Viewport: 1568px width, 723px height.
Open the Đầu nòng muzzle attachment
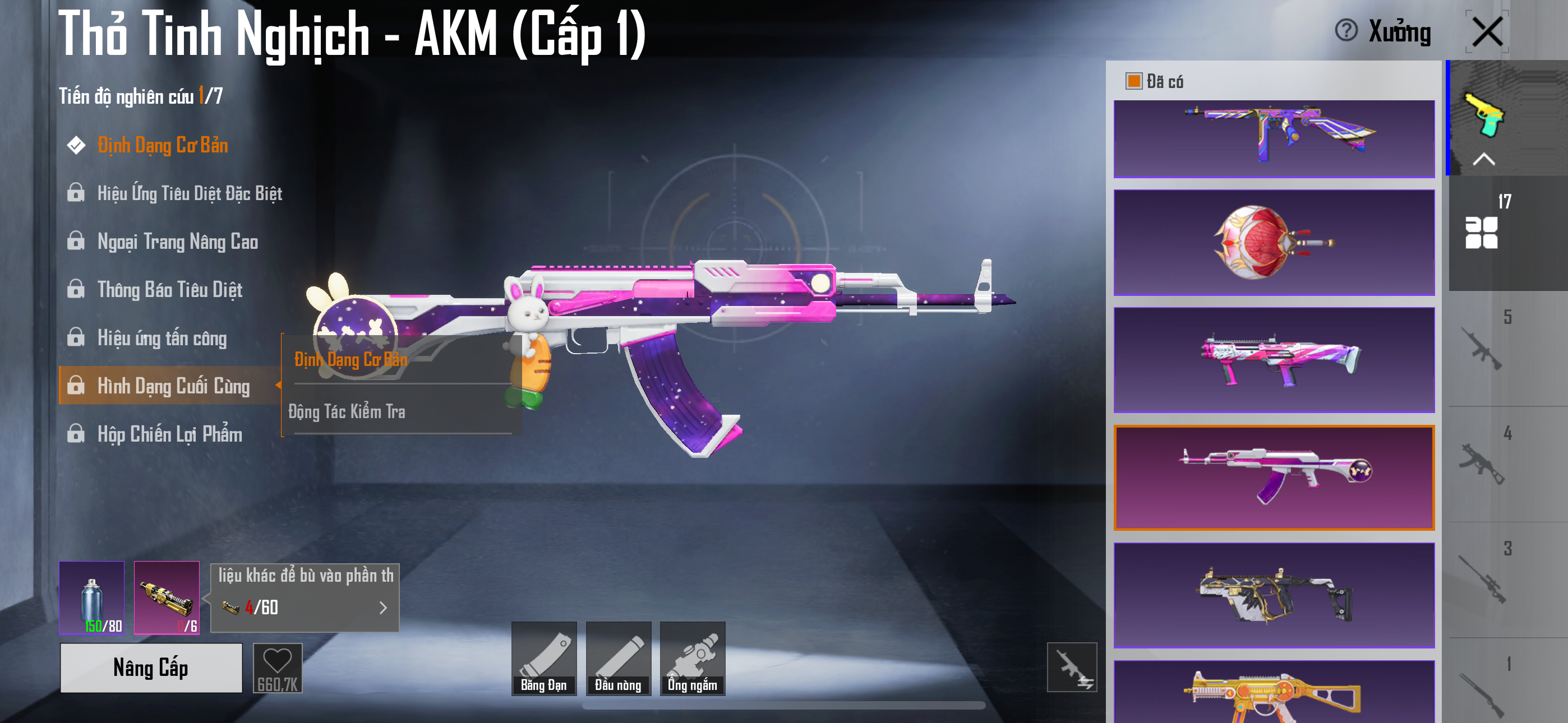pos(618,658)
